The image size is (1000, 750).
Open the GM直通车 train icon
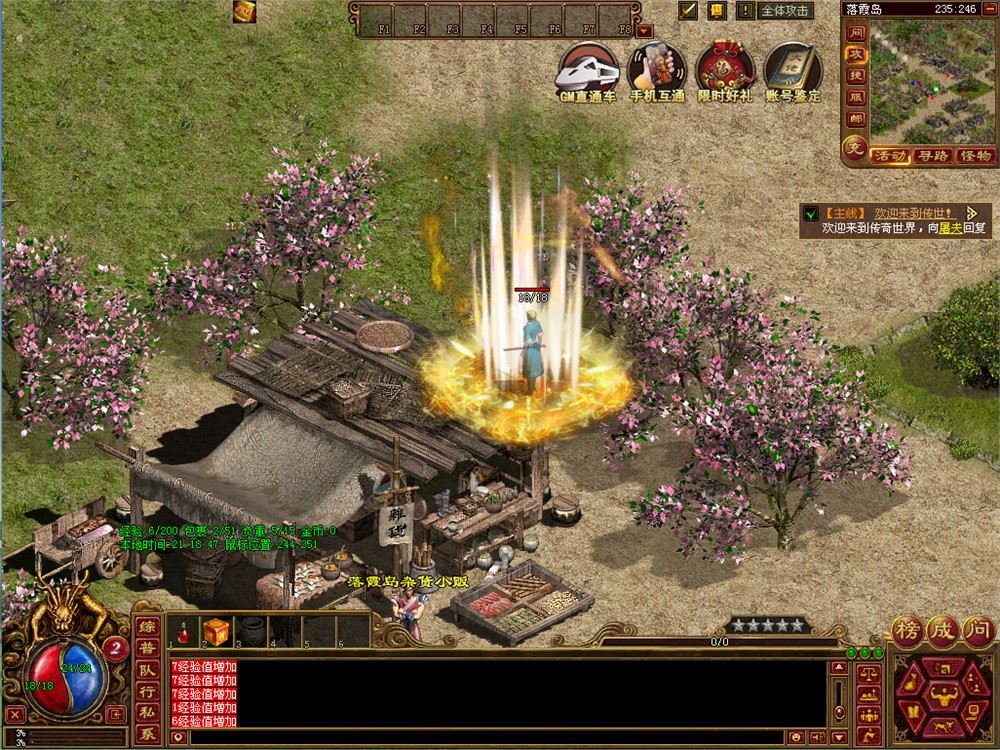click(x=588, y=68)
